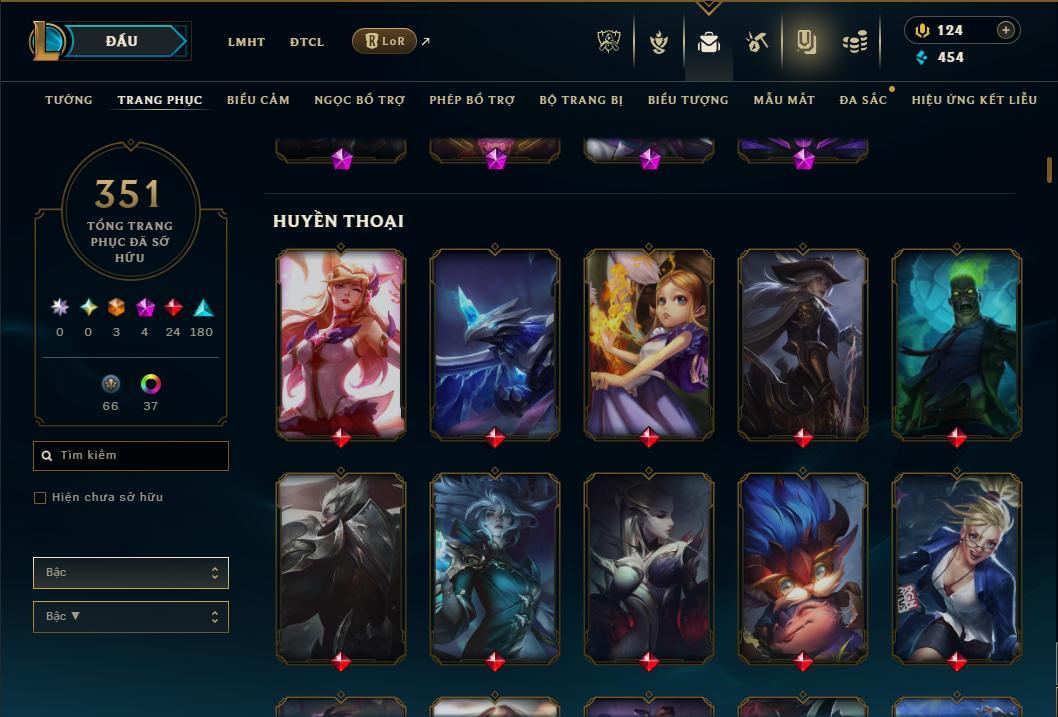Choose the green-haired zombie skin card
The height and width of the screenshot is (717, 1058).
(x=957, y=341)
